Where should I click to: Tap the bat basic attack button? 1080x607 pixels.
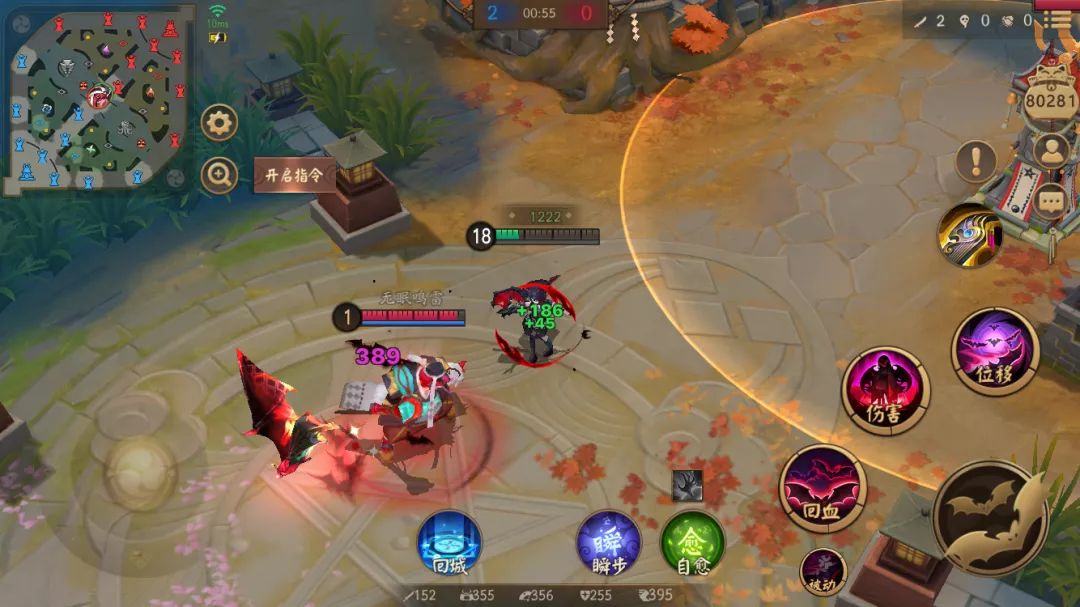[990, 517]
